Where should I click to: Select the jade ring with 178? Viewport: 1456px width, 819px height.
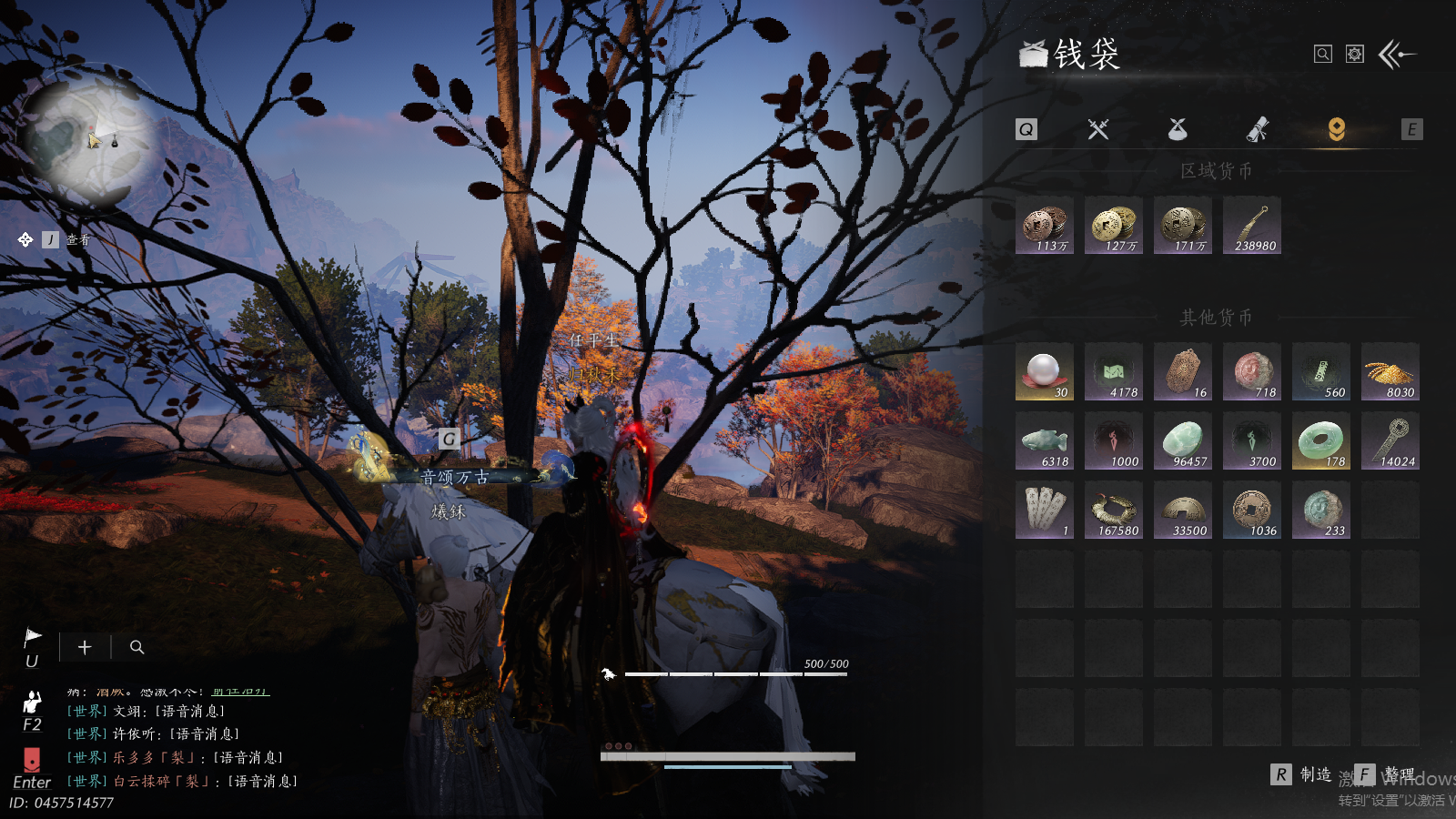coord(1321,441)
